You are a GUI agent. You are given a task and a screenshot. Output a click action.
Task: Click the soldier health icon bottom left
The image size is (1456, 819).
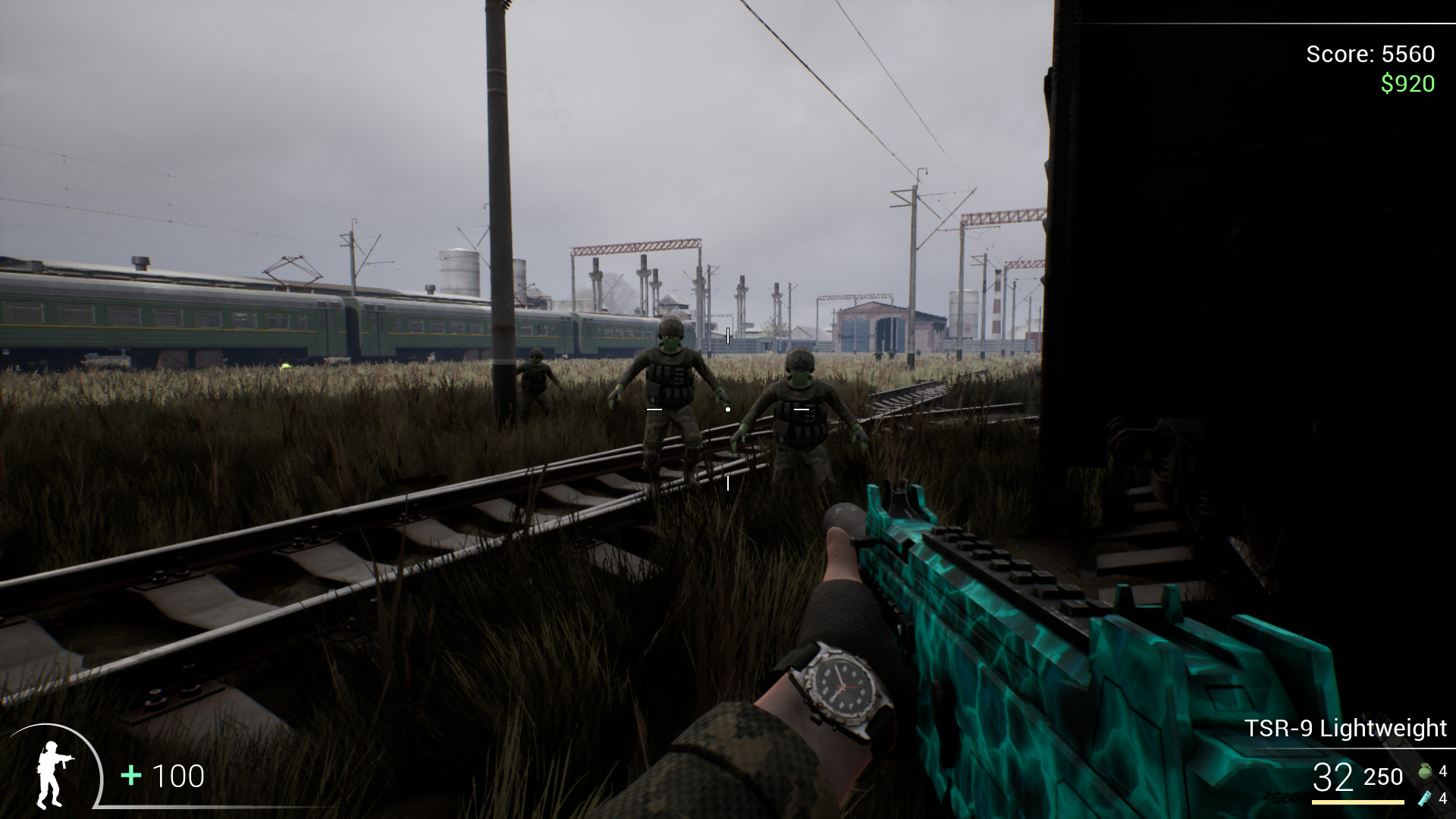[x=53, y=775]
